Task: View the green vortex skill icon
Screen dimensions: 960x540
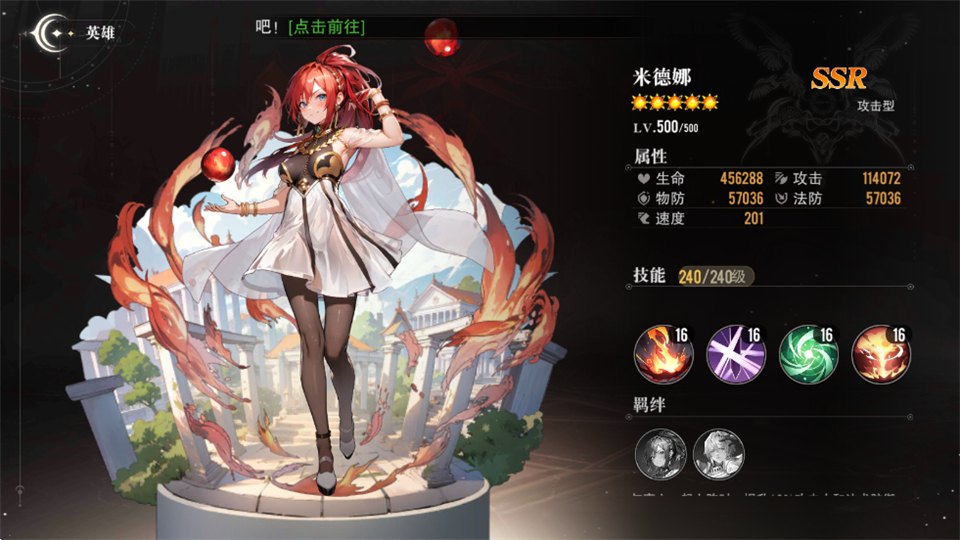Action: pyautogui.click(x=806, y=354)
